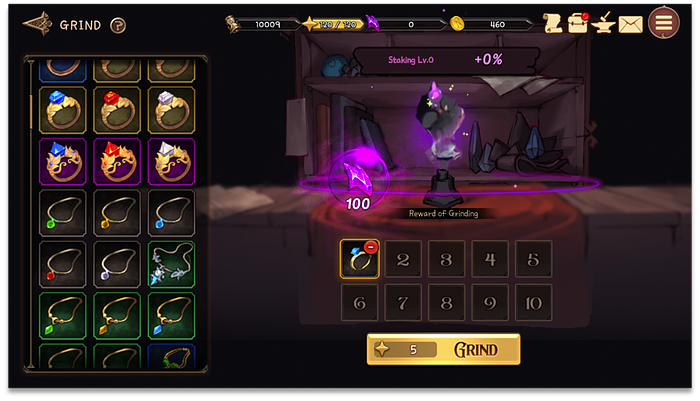Remove the ring from grind slot one
Viewport: 700px width, 401px height.
click(371, 246)
